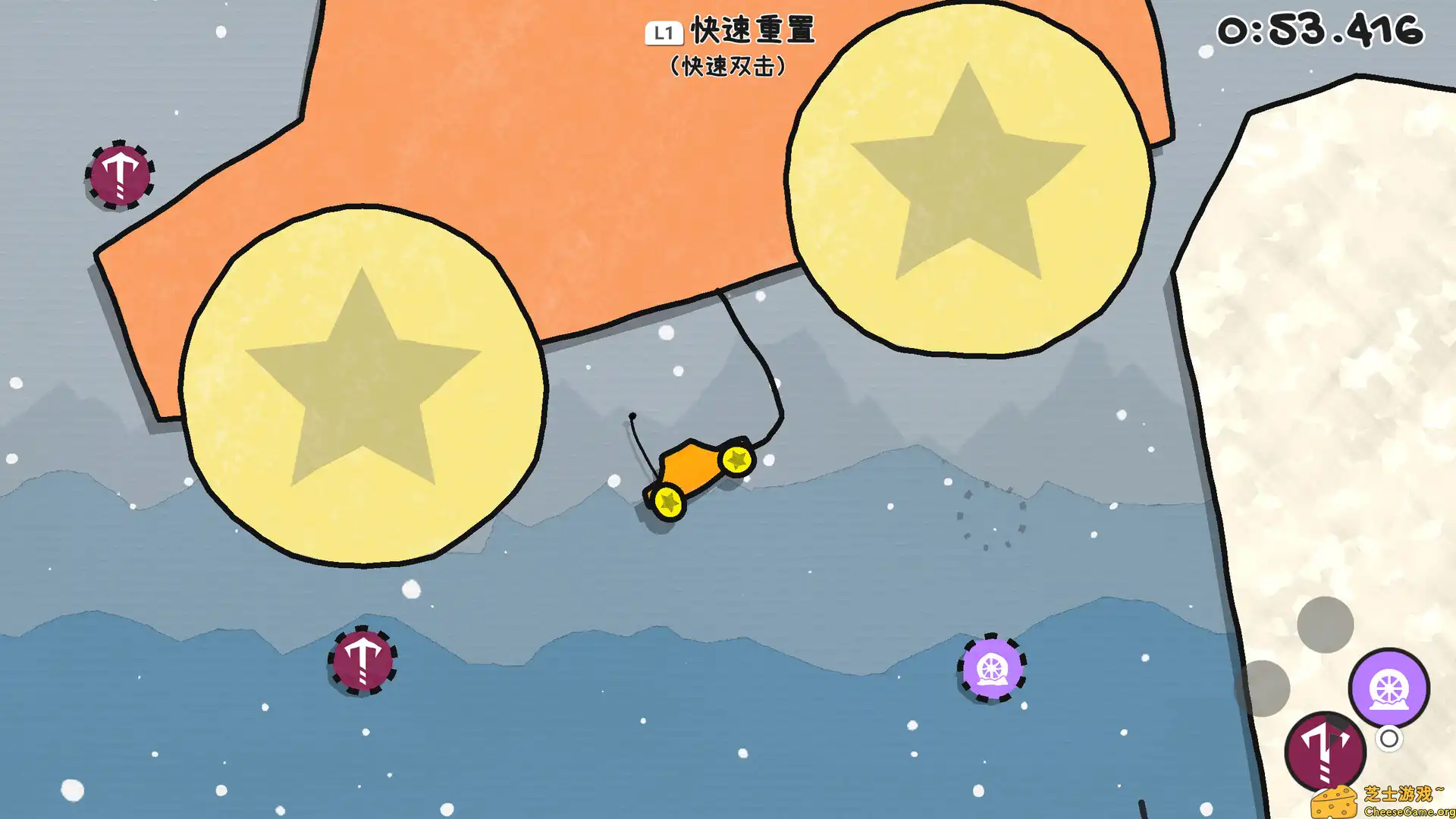The width and height of the screenshot is (1456, 819).
Task: Click the (快速双击) double-tap subtitle text
Action: tap(728, 67)
